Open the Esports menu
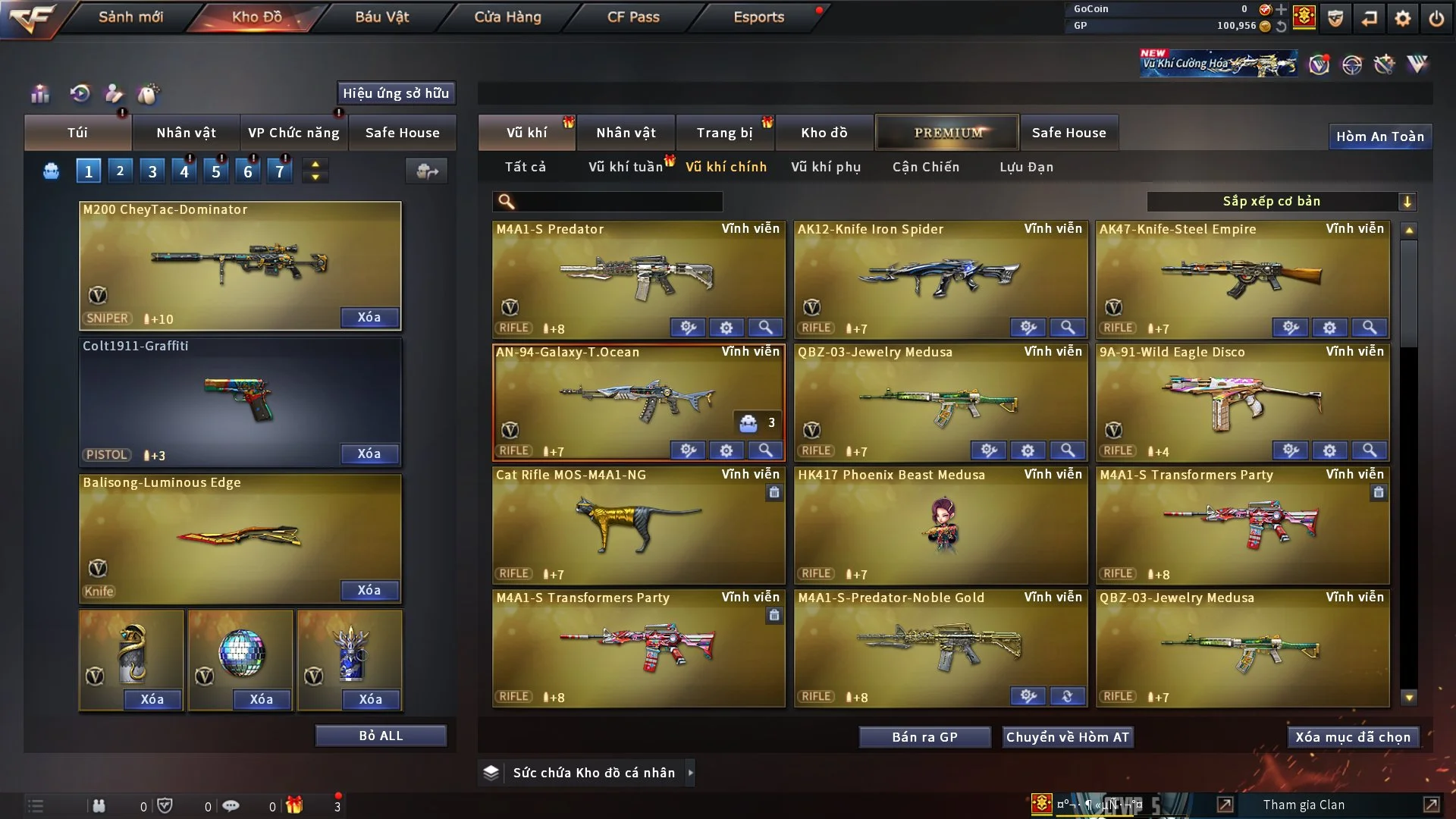The width and height of the screenshot is (1456, 819). 758,17
